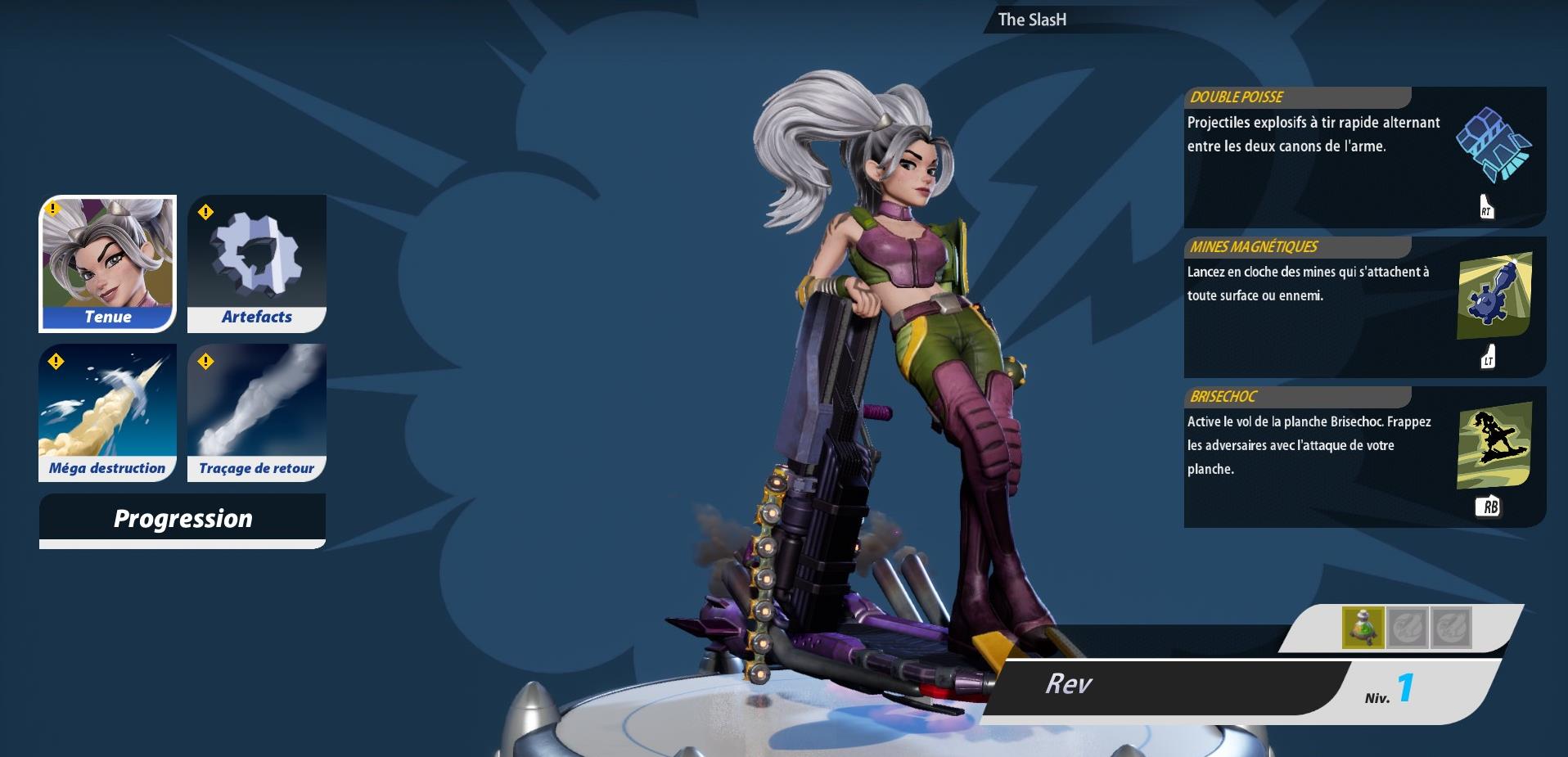Select the Brisechoc hoverboard ability icon
The height and width of the screenshot is (757, 1568).
click(x=1494, y=445)
